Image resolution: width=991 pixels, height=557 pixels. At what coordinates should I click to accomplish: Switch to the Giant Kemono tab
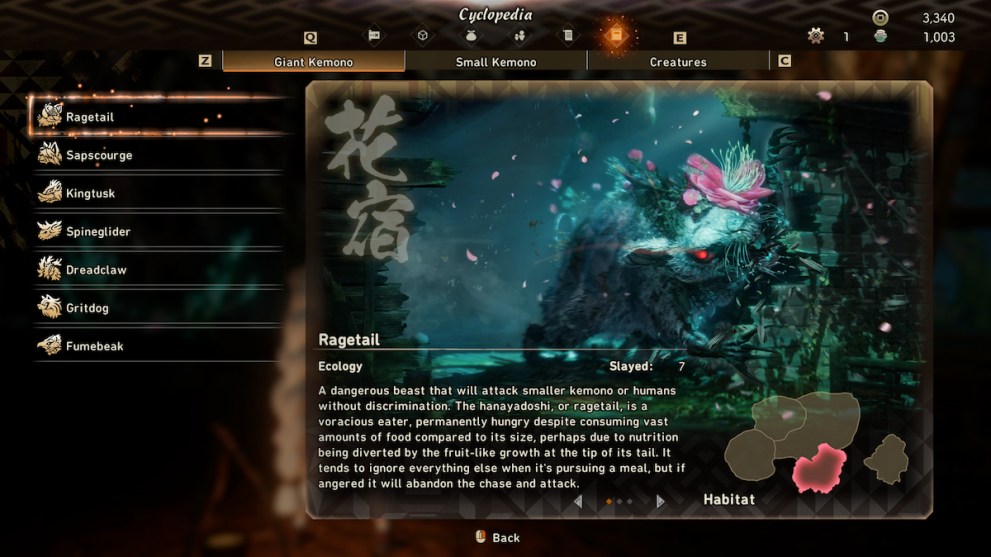tap(313, 62)
